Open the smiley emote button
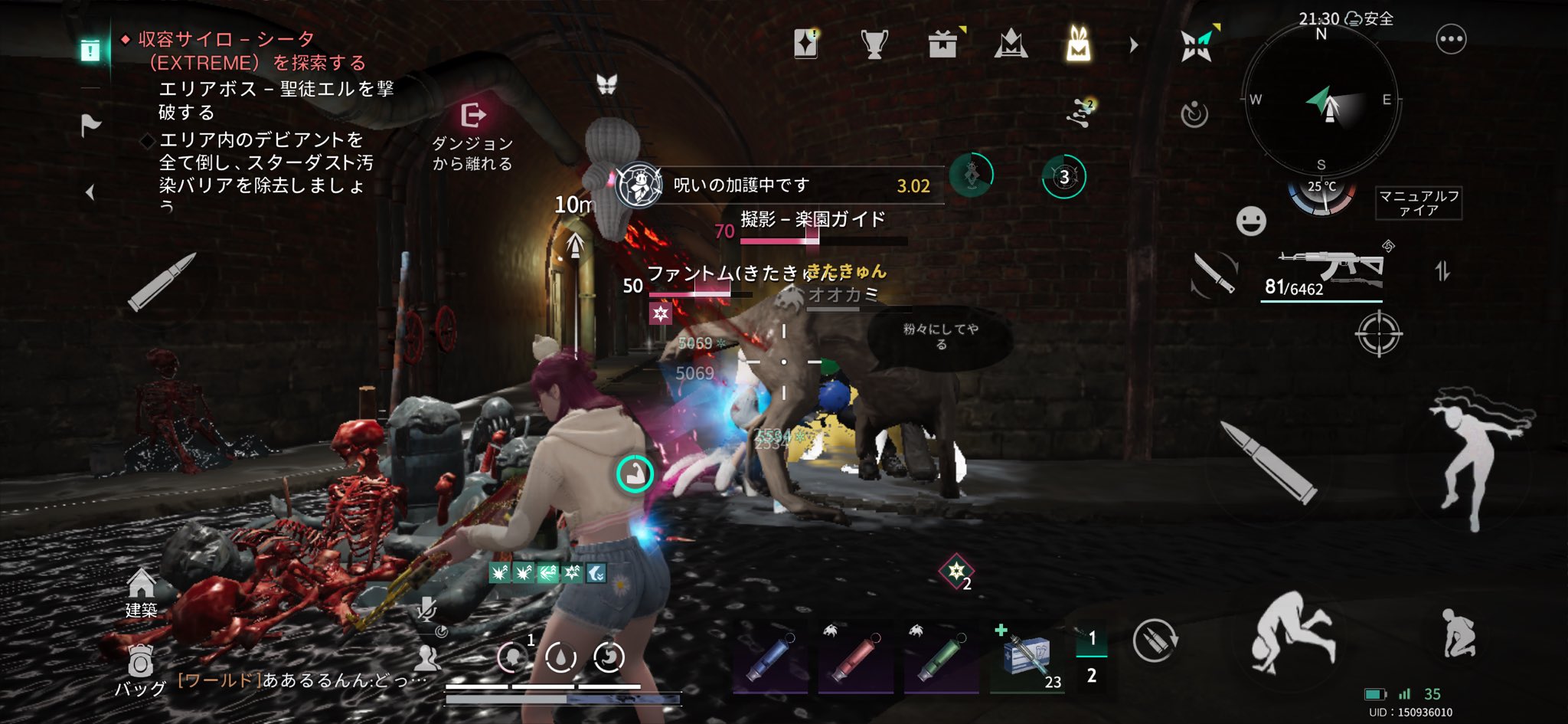Image resolution: width=1568 pixels, height=724 pixels. (x=1251, y=221)
